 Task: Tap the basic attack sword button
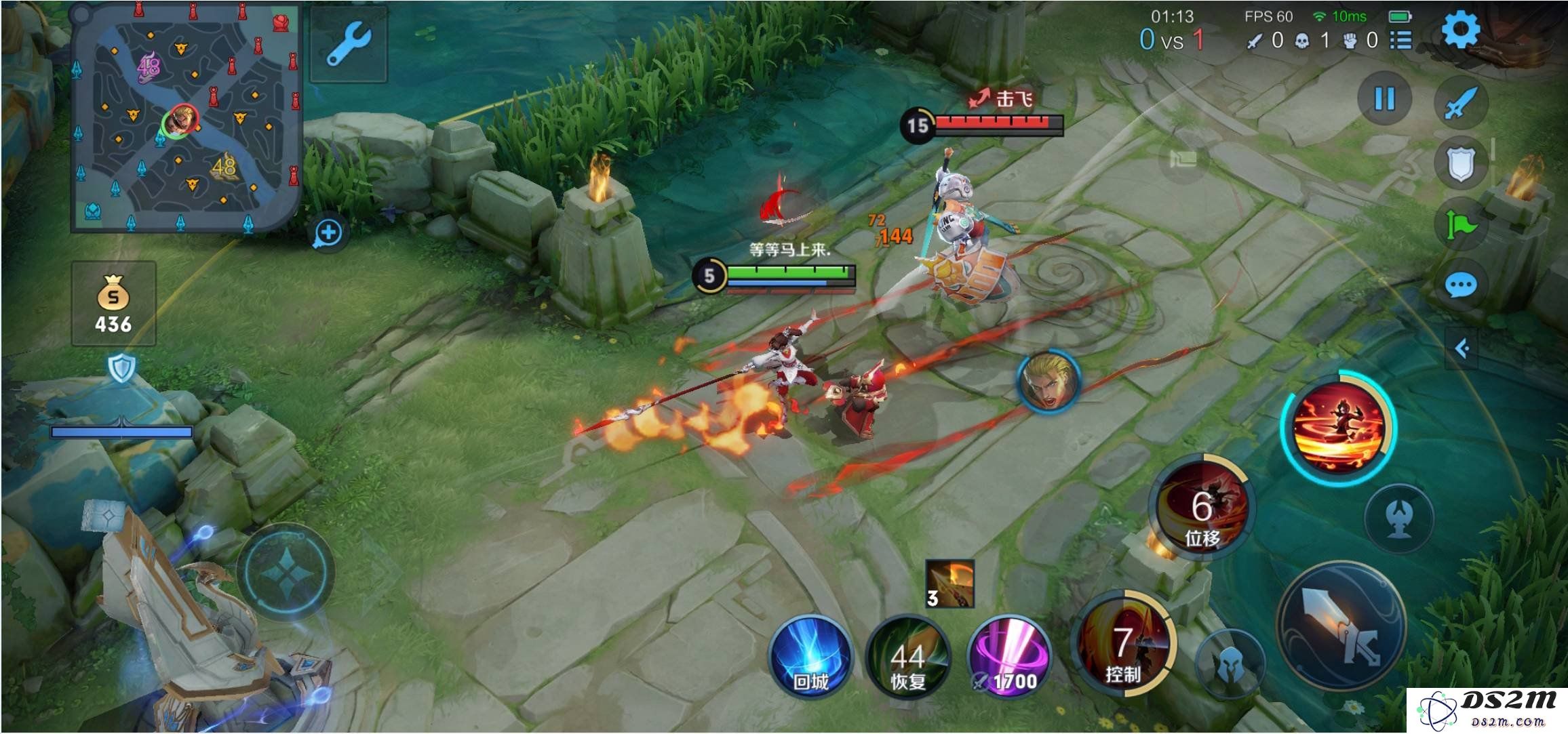pos(1340,626)
